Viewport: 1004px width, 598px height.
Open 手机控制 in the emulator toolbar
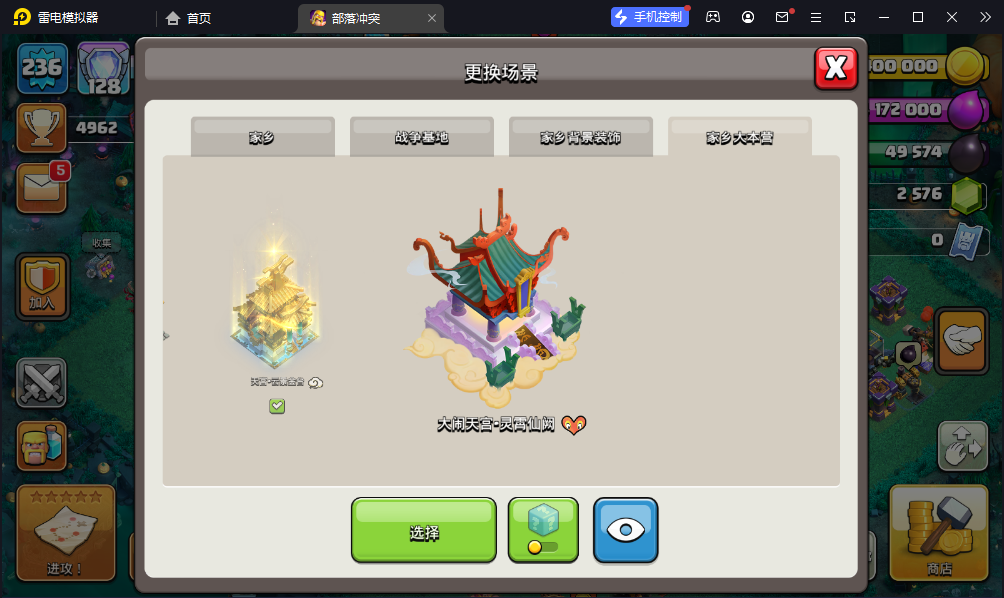click(x=649, y=17)
